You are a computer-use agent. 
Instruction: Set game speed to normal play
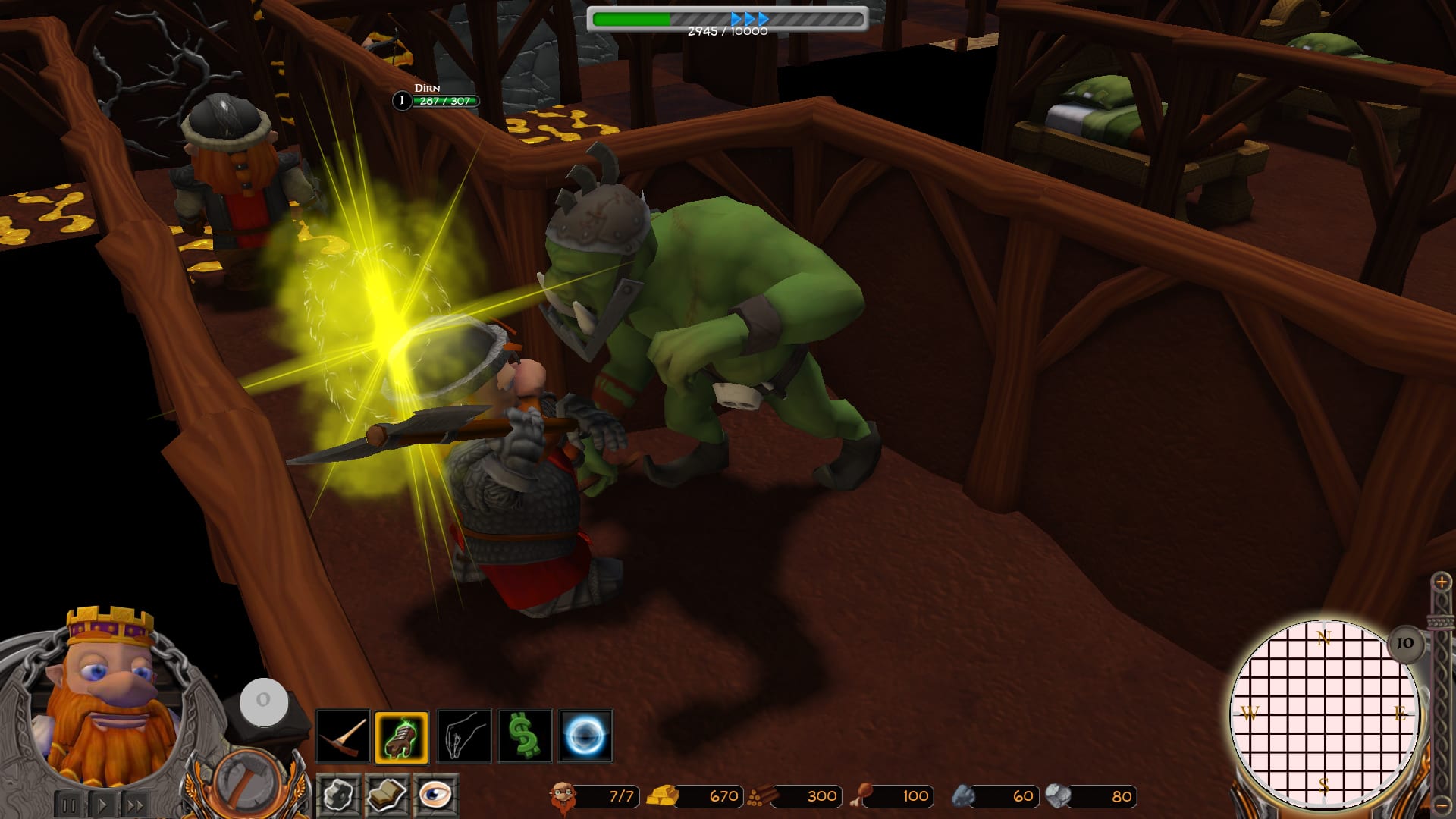pos(103,805)
